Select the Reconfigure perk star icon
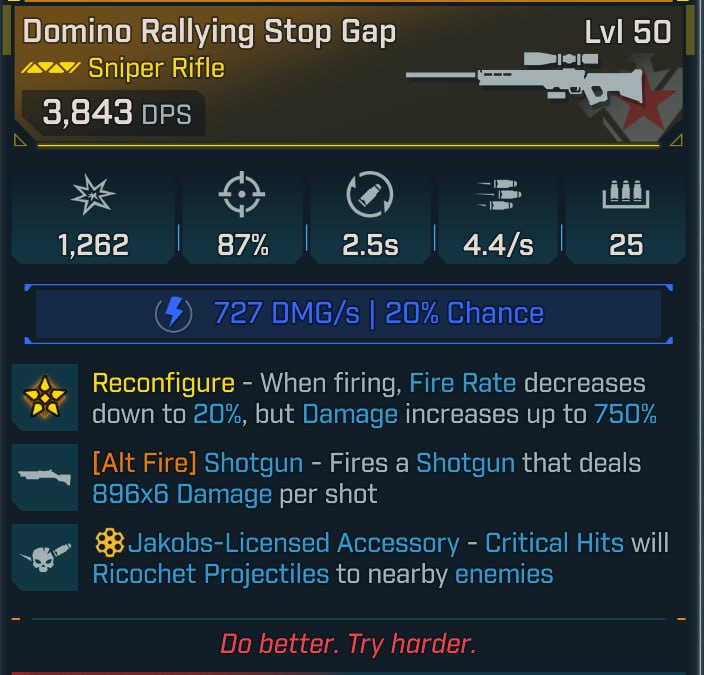704x675 pixels. [43, 398]
